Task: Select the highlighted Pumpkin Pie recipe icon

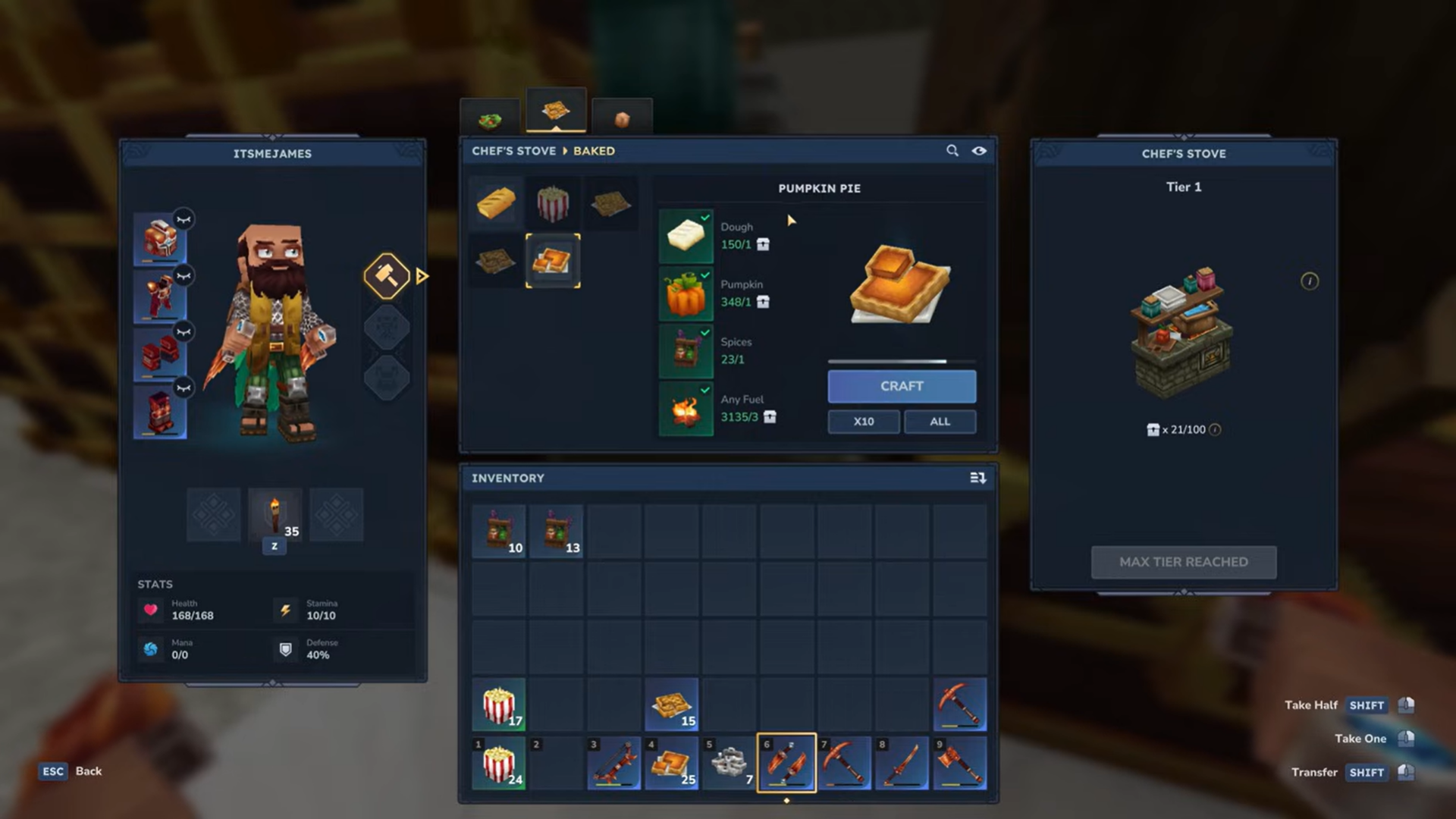Action: [554, 260]
